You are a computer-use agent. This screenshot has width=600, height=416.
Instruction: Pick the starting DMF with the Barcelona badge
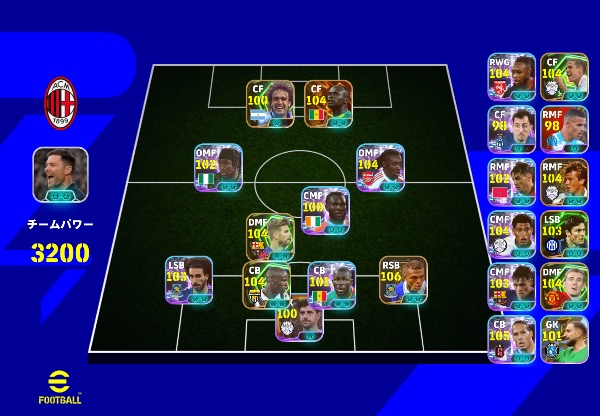pyautogui.click(x=270, y=237)
